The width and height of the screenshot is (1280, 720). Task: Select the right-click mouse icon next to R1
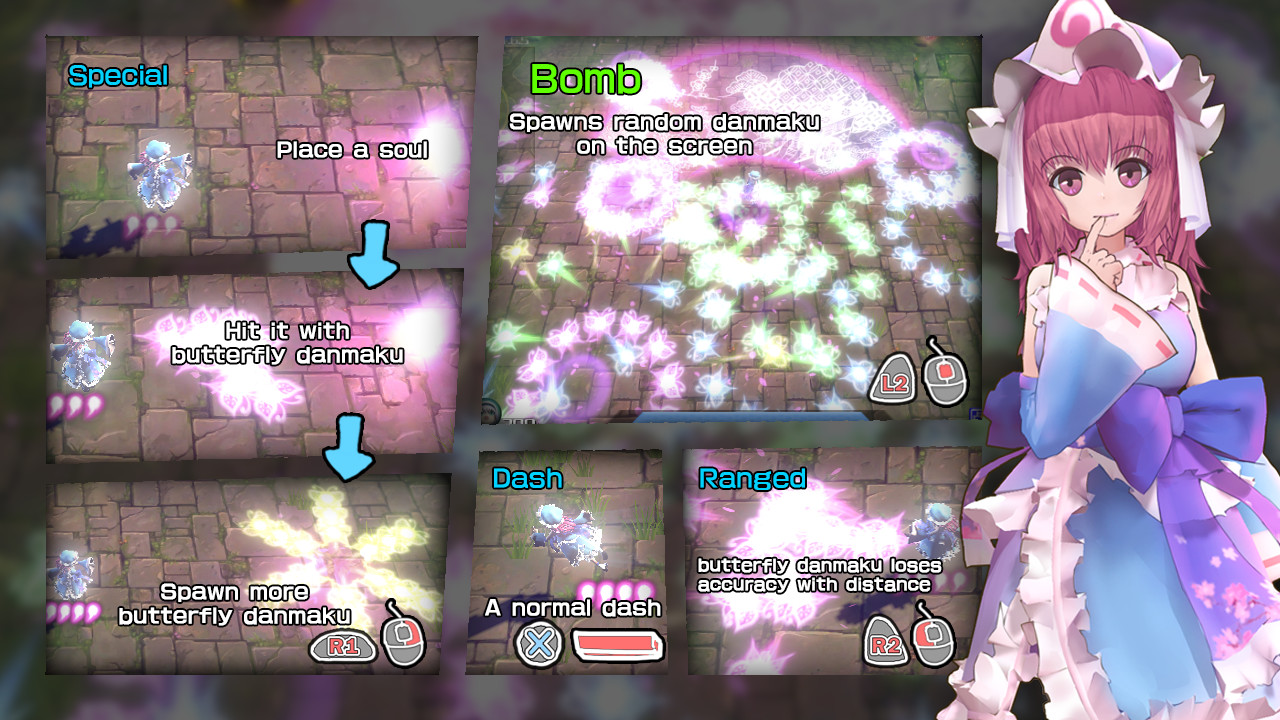403,642
